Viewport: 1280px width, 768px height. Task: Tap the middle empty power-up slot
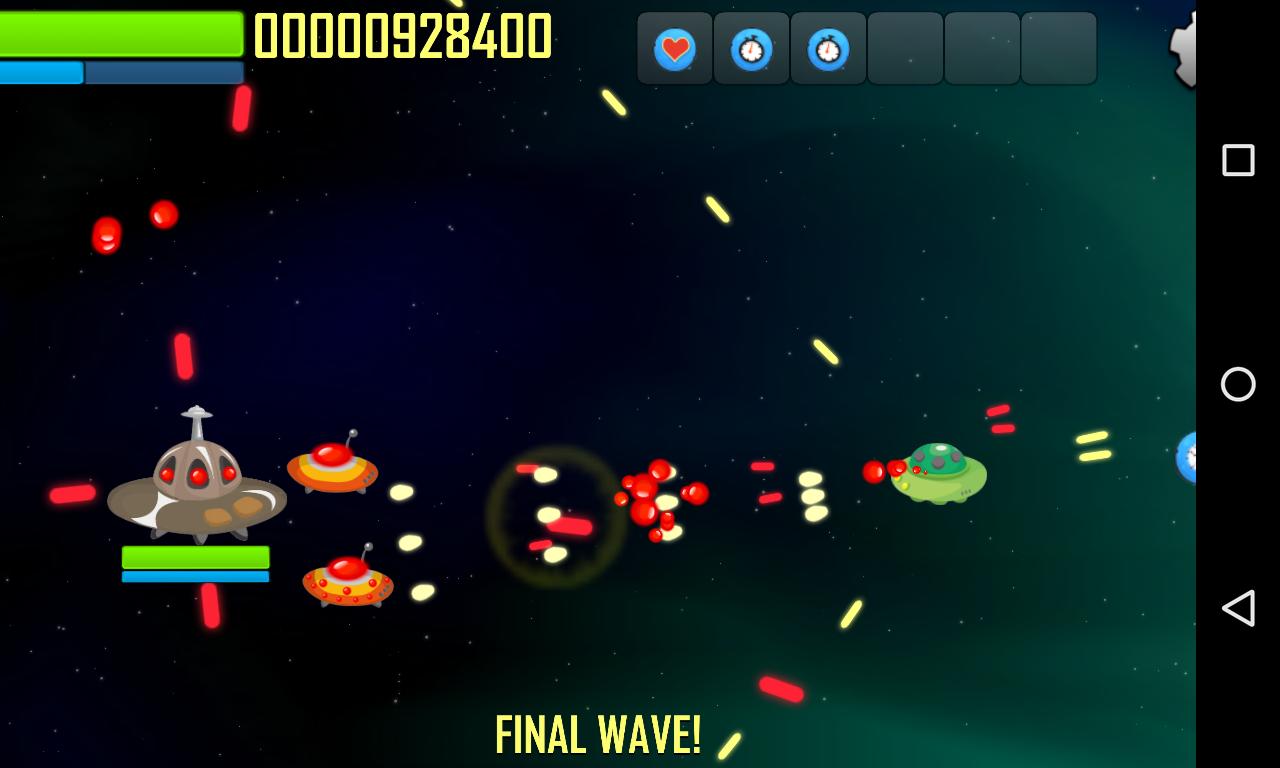[x=982, y=47]
